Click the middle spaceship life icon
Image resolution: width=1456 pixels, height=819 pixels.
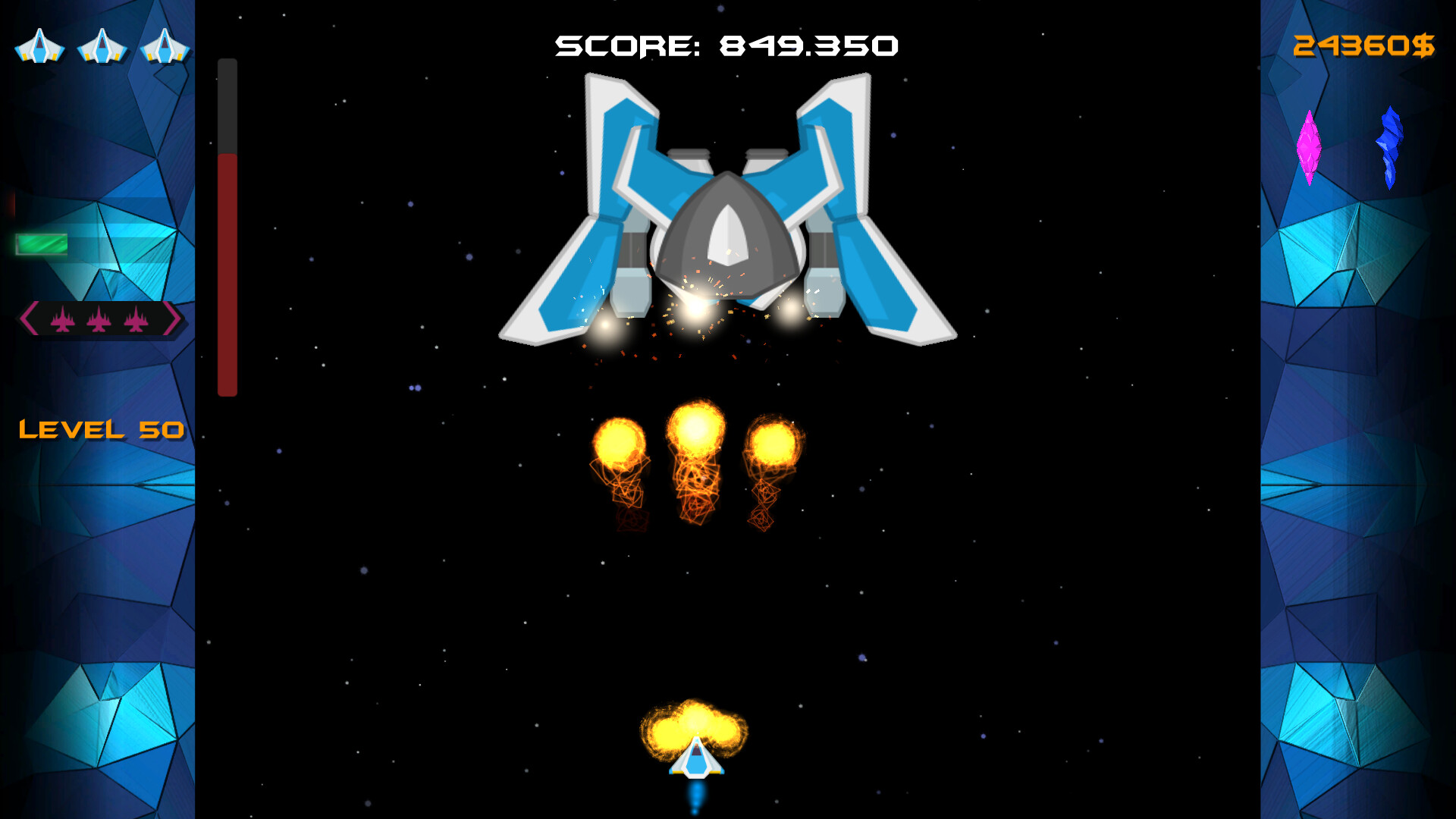101,47
